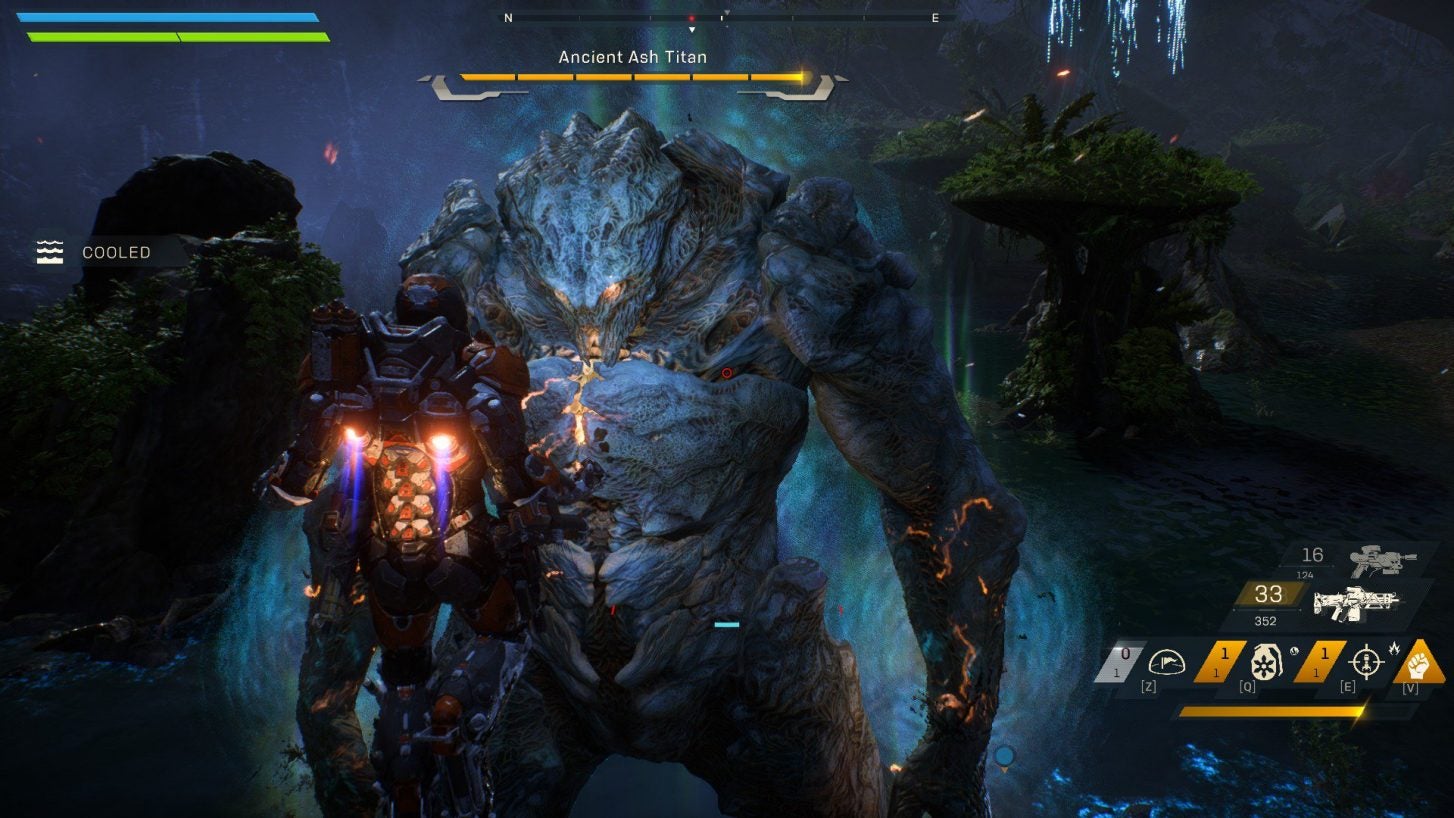
Task: Toggle the active weapon ammo highlight
Action: click(x=1268, y=595)
